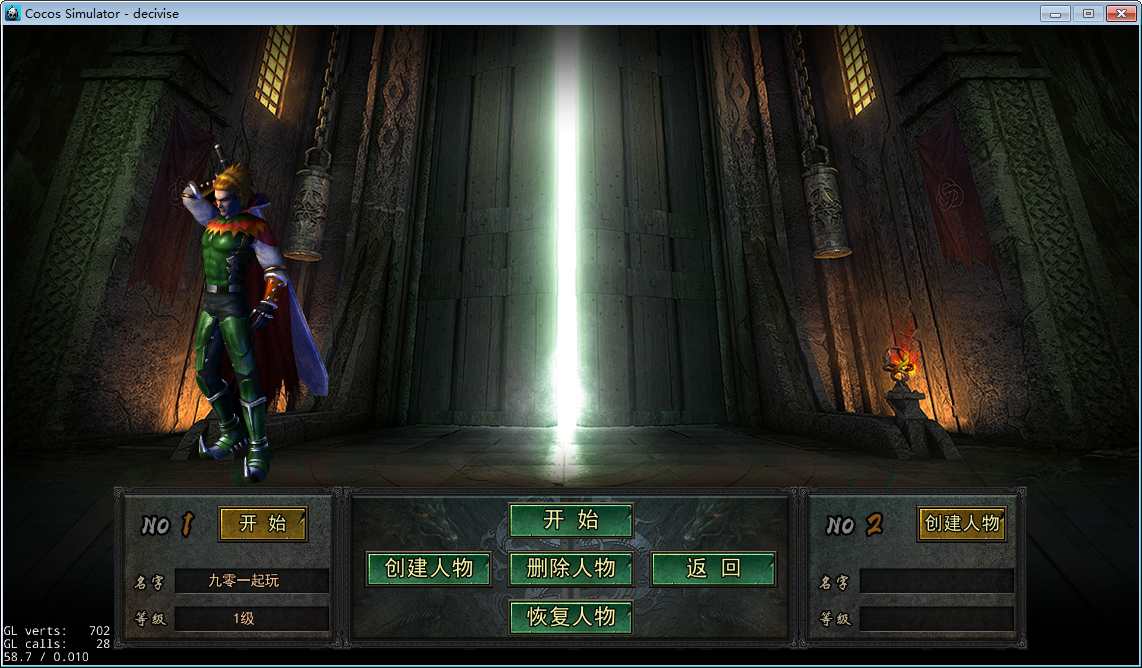
Task: Select the 删除人物 delete character button
Action: point(571,568)
